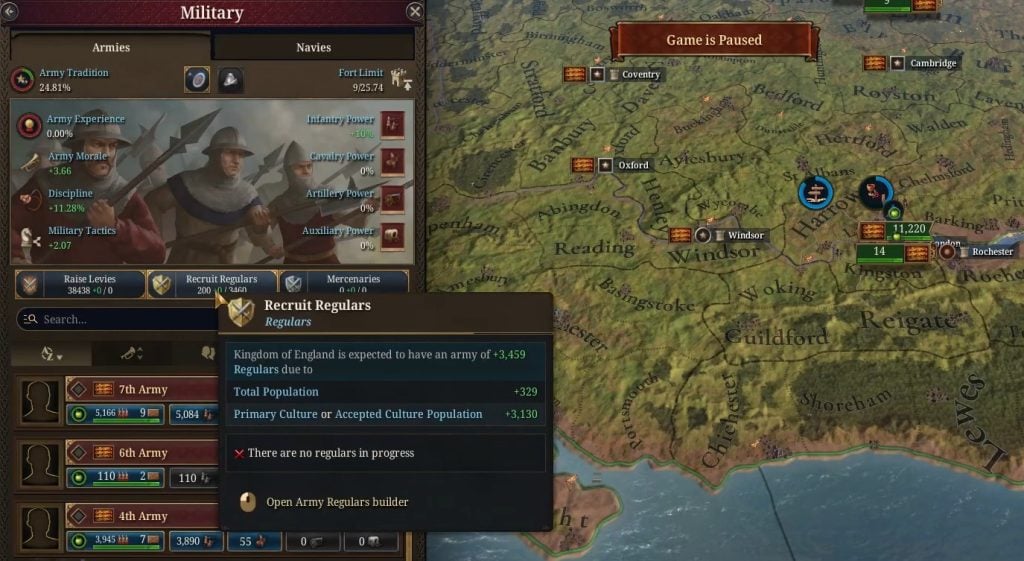
Task: Click the Cavalry Power icon
Action: click(393, 161)
